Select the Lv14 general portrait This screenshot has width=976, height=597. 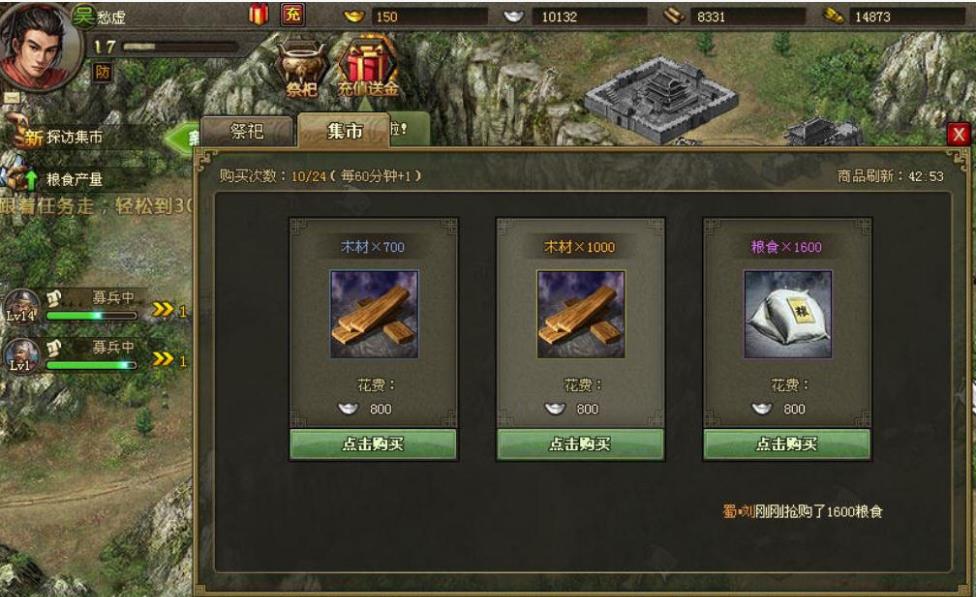(22, 306)
